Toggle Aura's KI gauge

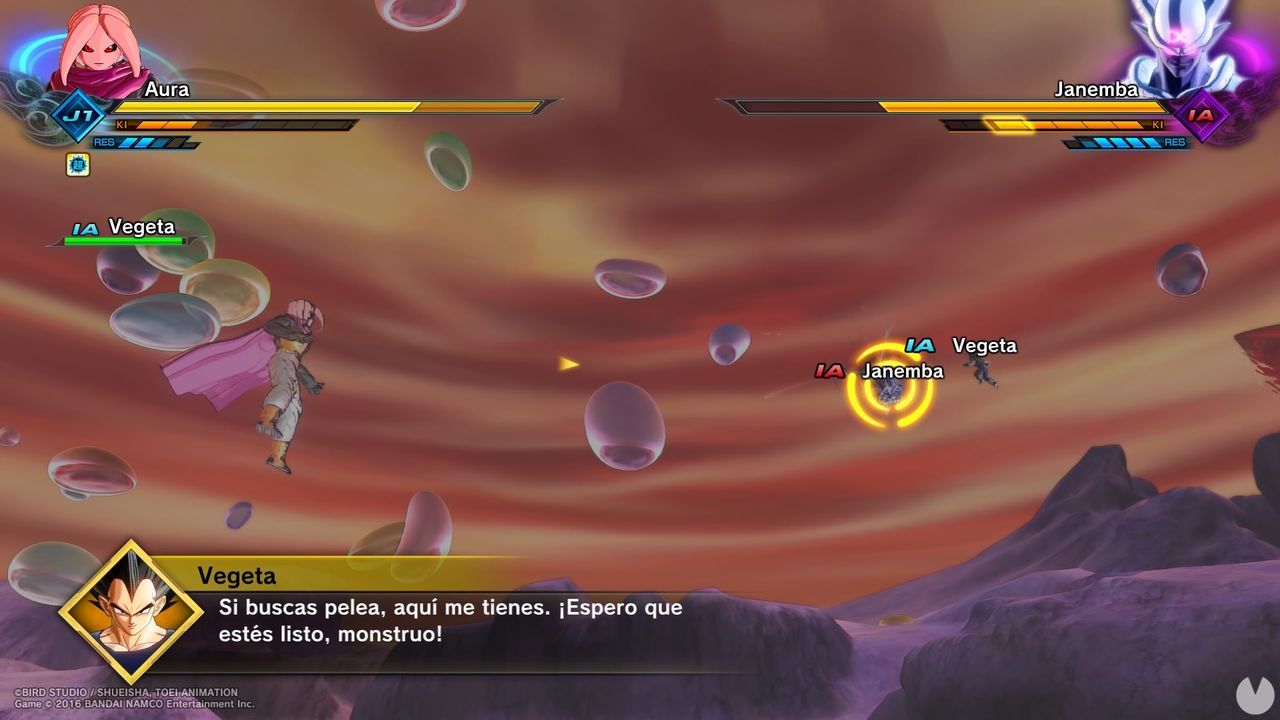pyautogui.click(x=240, y=124)
